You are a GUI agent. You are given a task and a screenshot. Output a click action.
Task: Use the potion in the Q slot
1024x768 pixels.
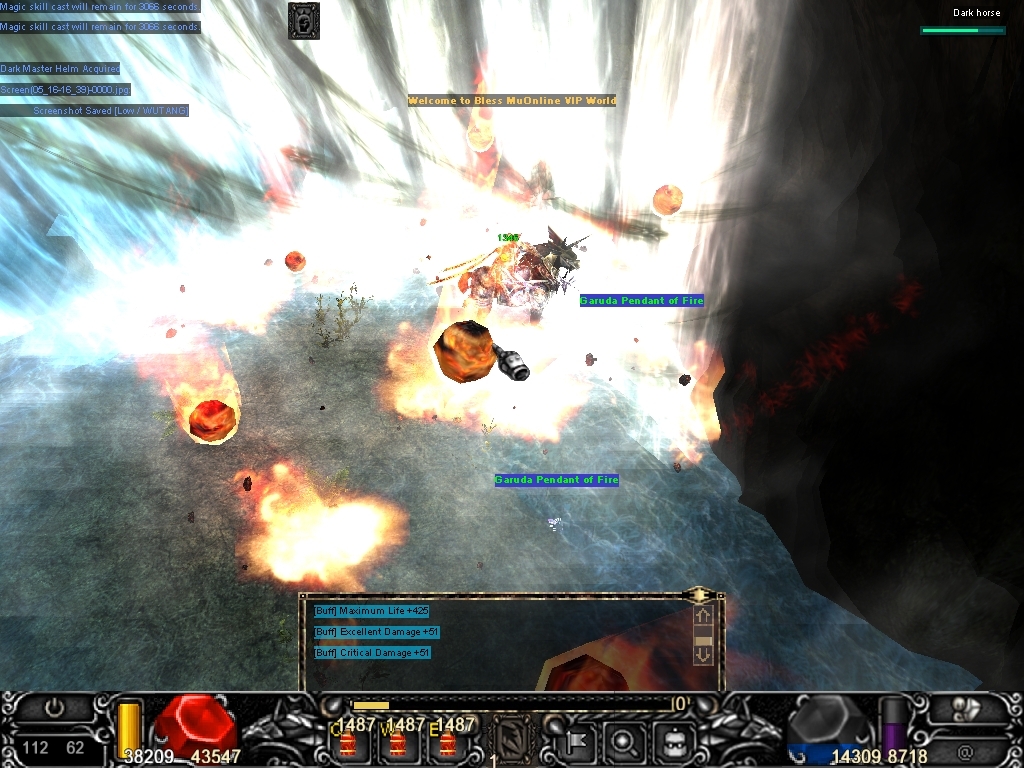point(348,742)
